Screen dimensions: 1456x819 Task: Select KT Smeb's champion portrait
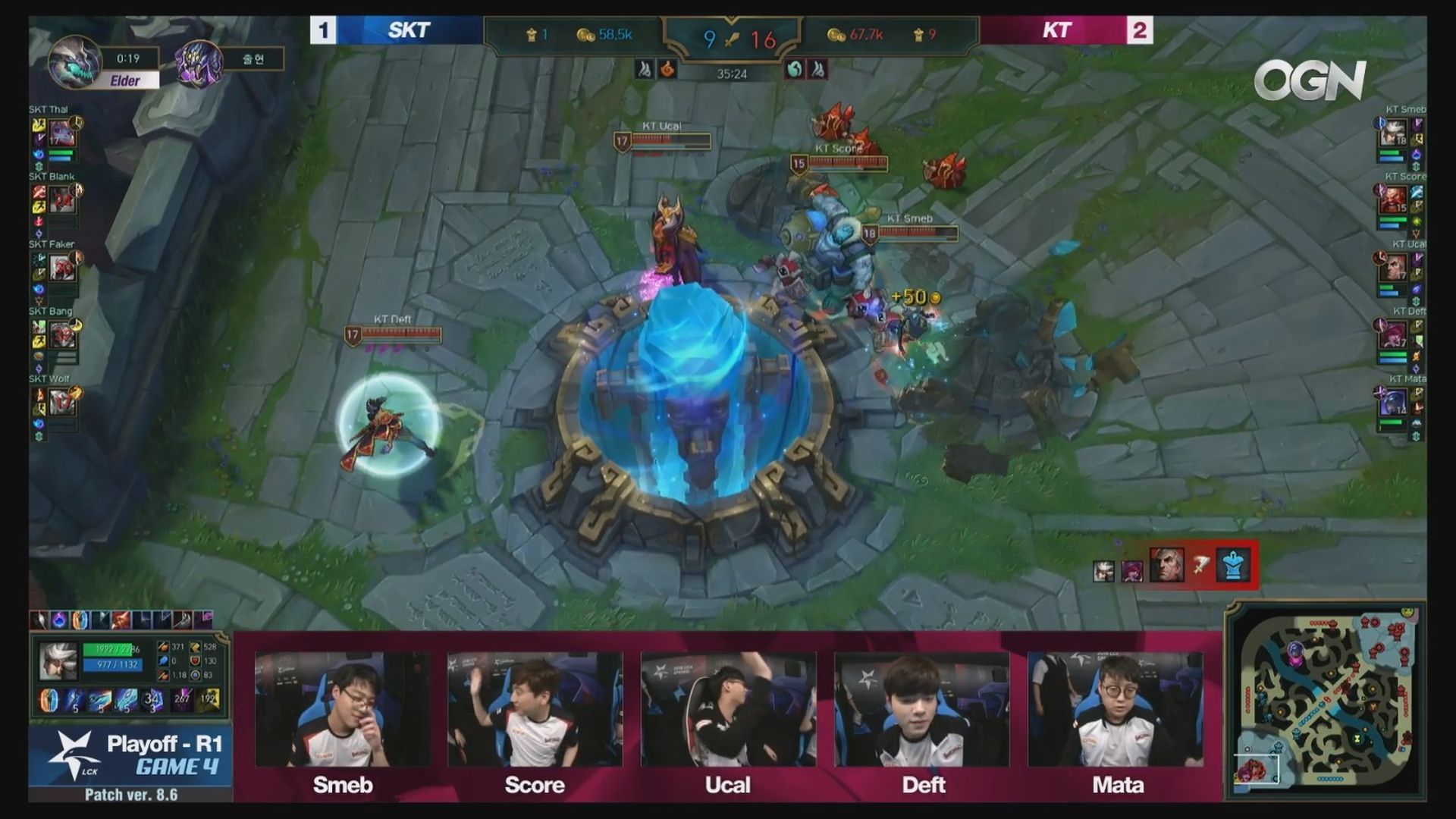coord(1394,134)
